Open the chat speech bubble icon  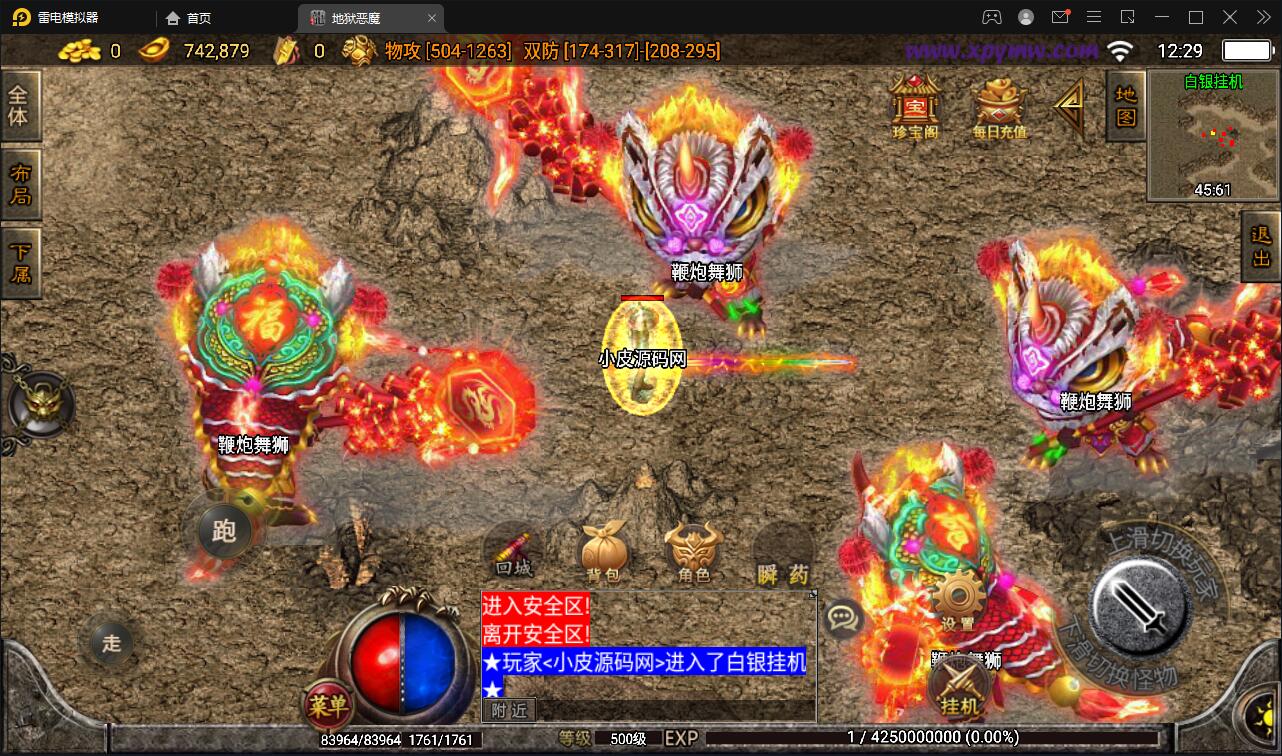pos(843,618)
